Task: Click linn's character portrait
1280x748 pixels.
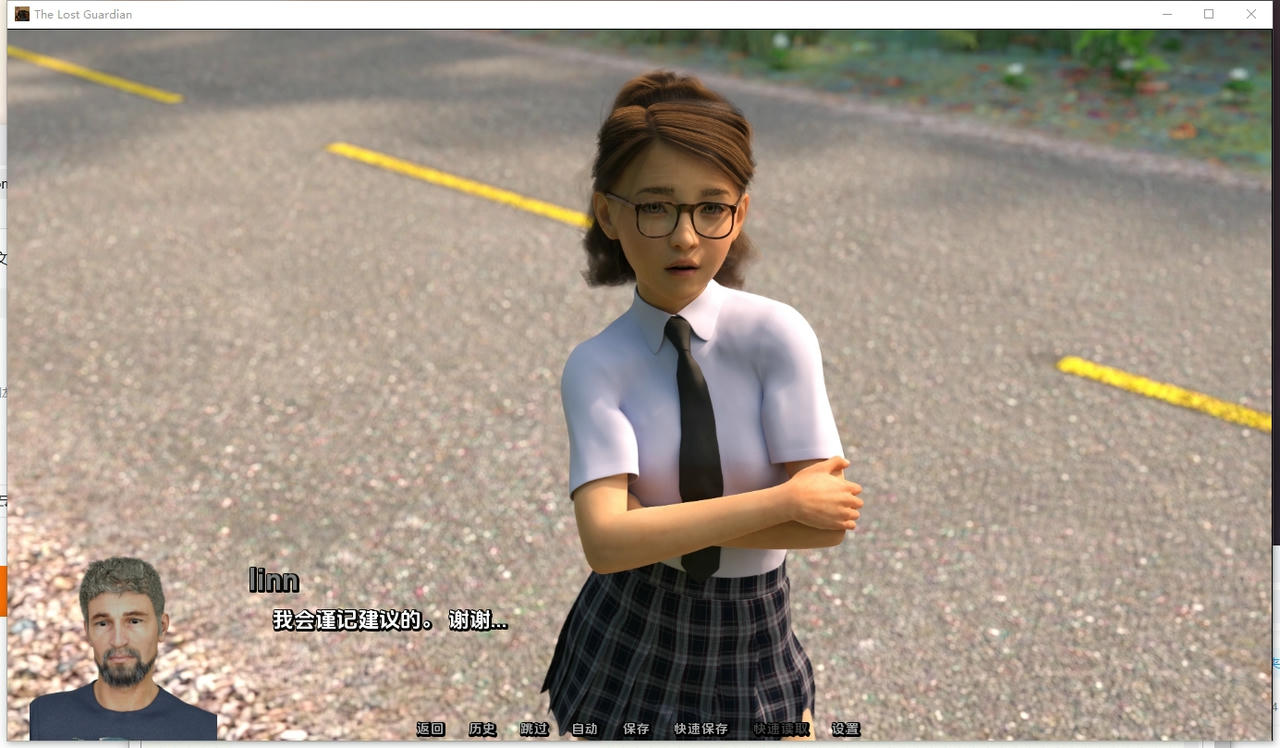Action: (125, 645)
